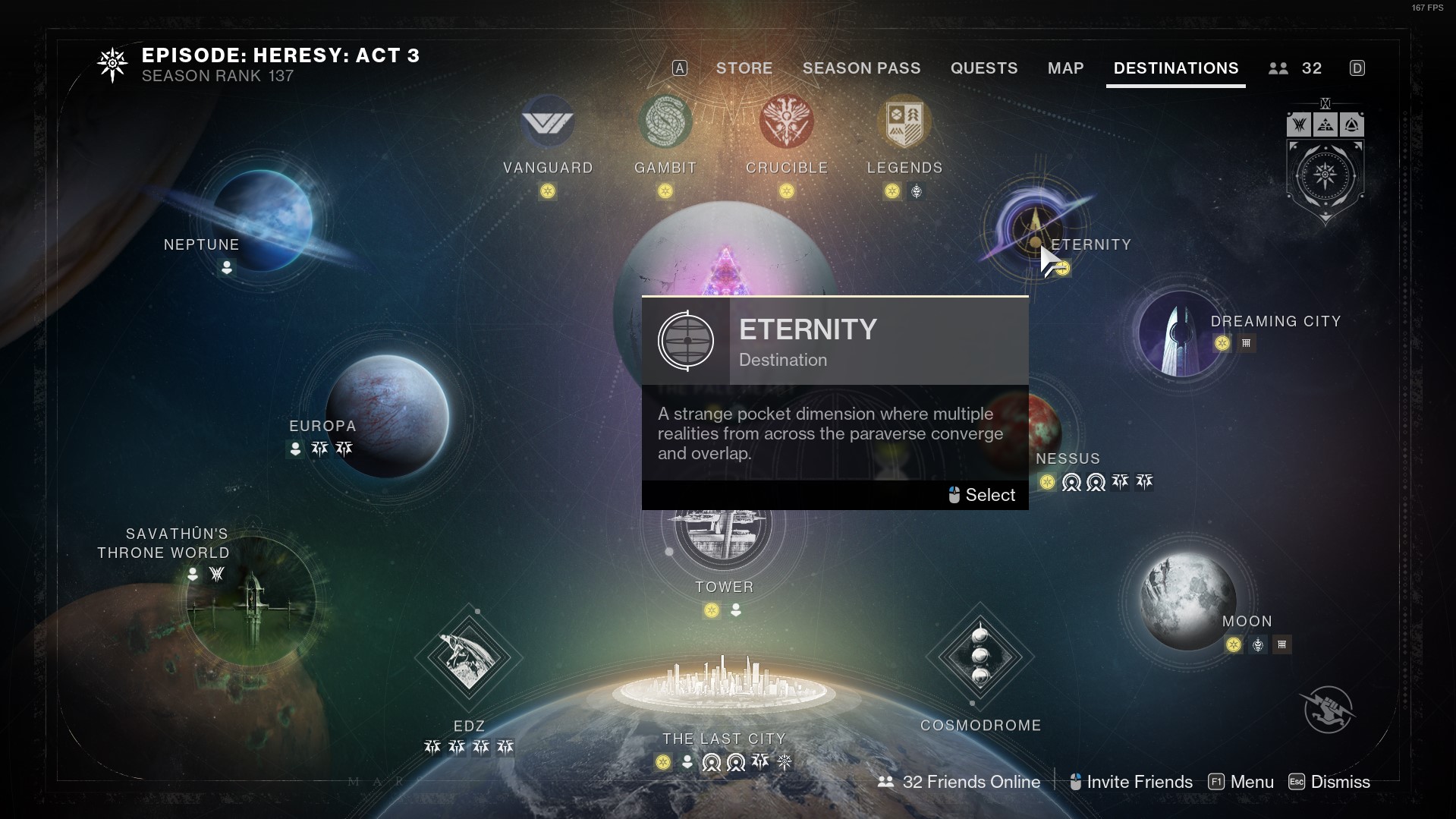Viewport: 1456px width, 819px height.
Task: Choose the Vanguard activity emblem
Action: coord(547,122)
